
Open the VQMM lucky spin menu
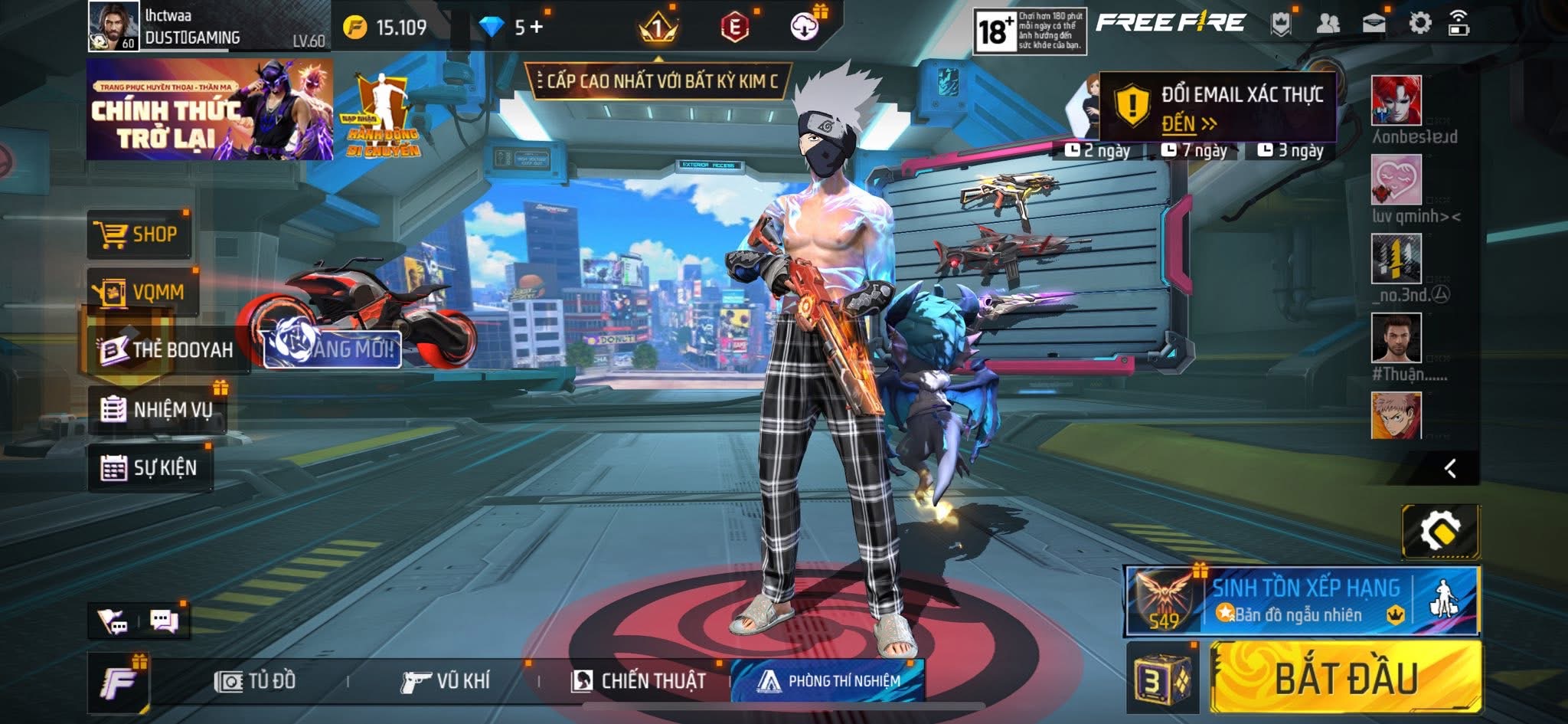[x=142, y=292]
